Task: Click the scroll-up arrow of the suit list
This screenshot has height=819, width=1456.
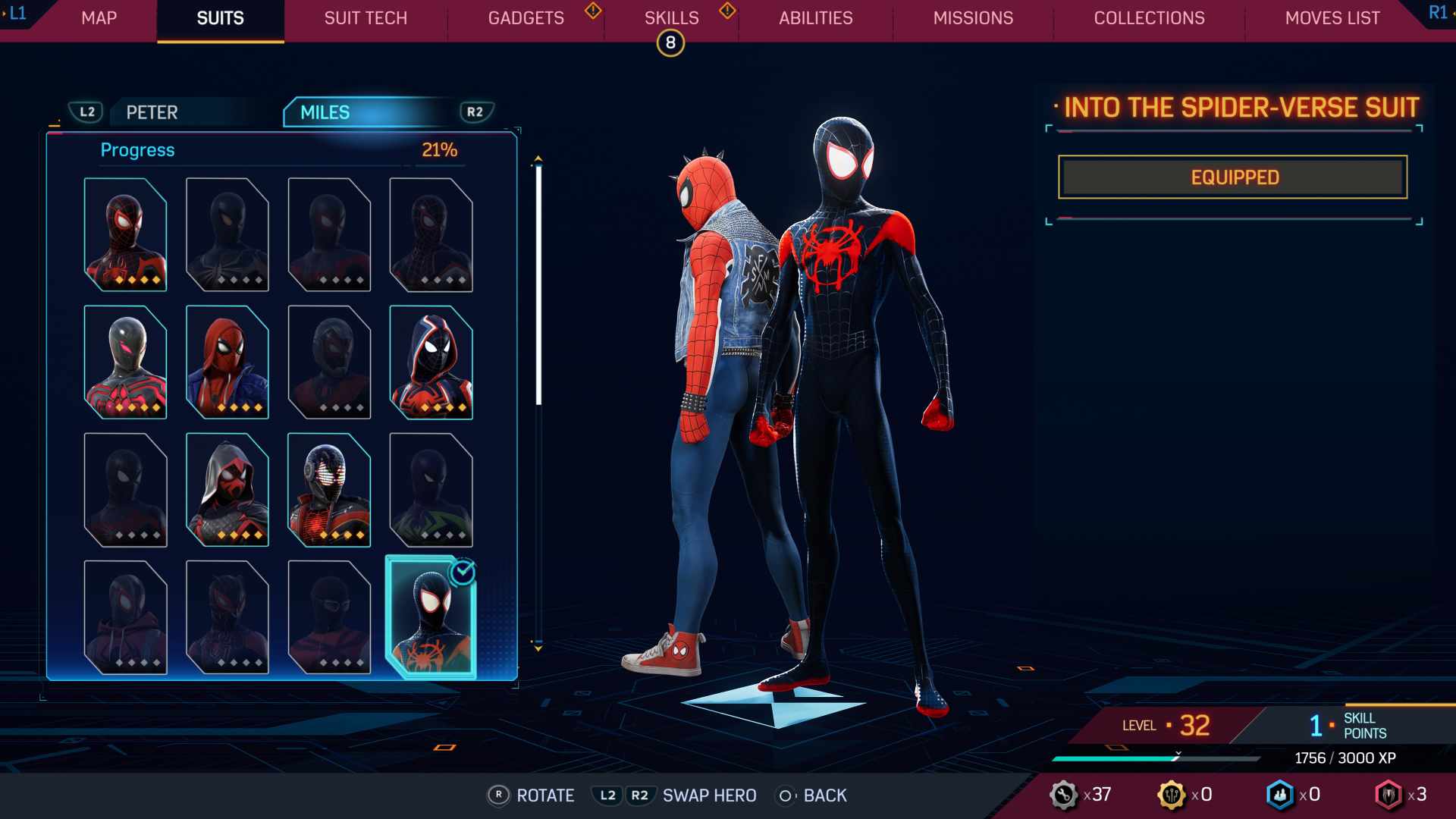Action: (x=539, y=159)
